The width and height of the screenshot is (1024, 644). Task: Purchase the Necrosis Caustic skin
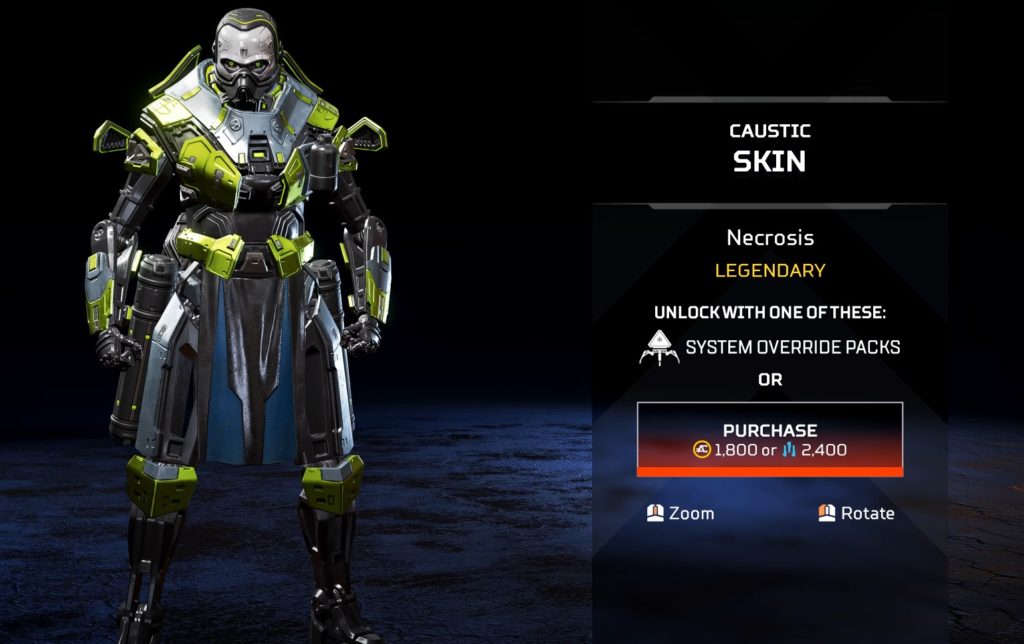(x=770, y=439)
